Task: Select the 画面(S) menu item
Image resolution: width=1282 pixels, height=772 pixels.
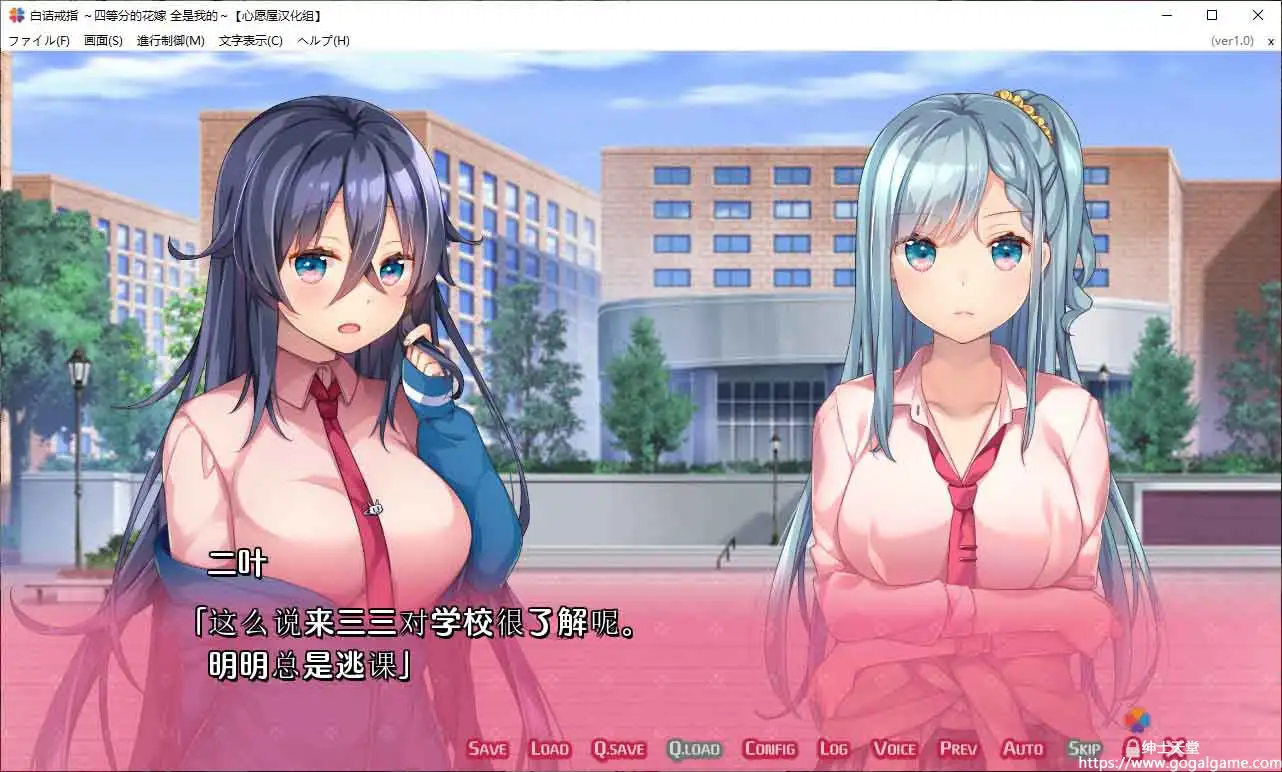Action: 101,40
